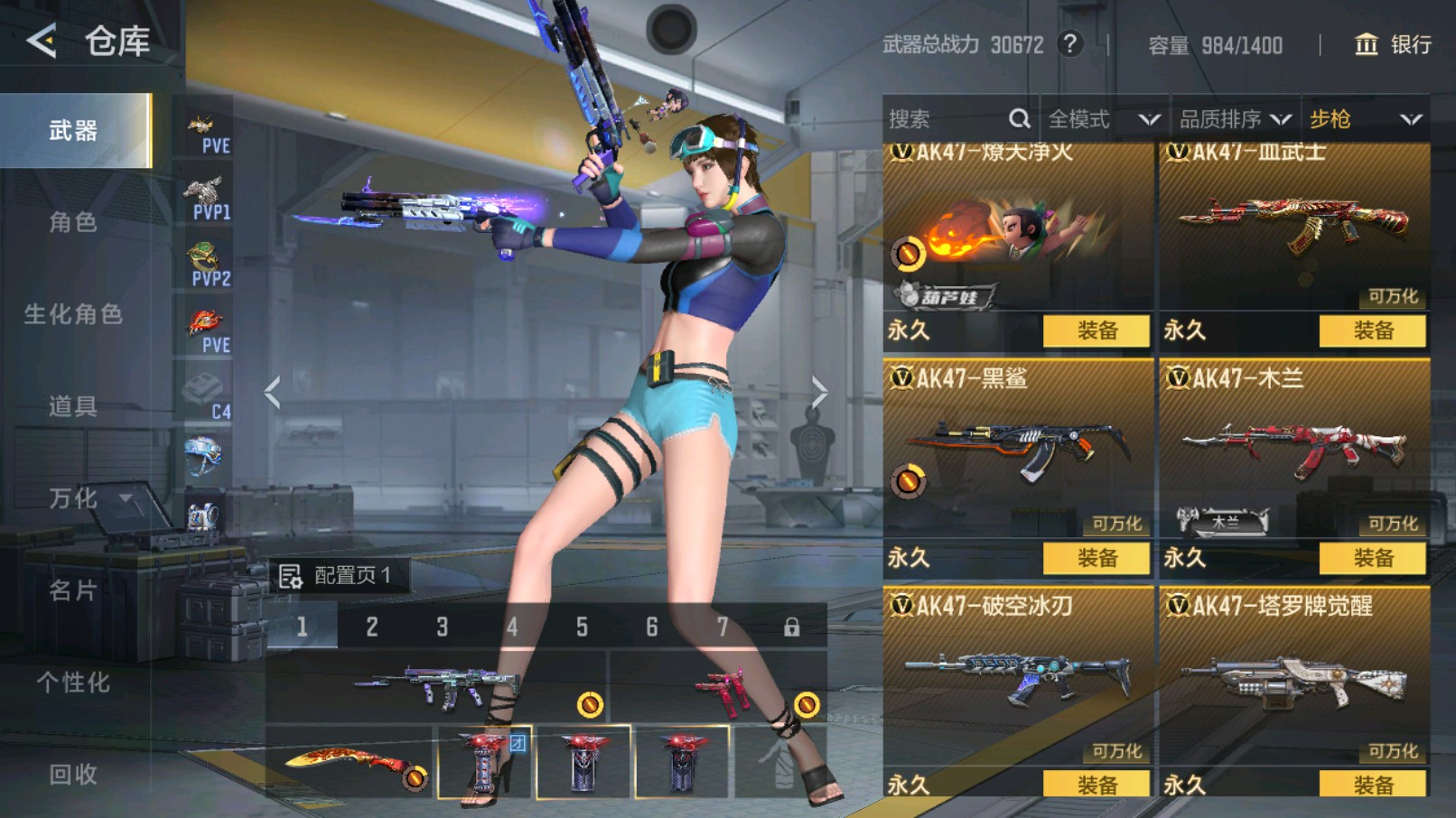Open the 步枪 weapon type dropdown
Screen dimensions: 1456x818
[x=1365, y=119]
